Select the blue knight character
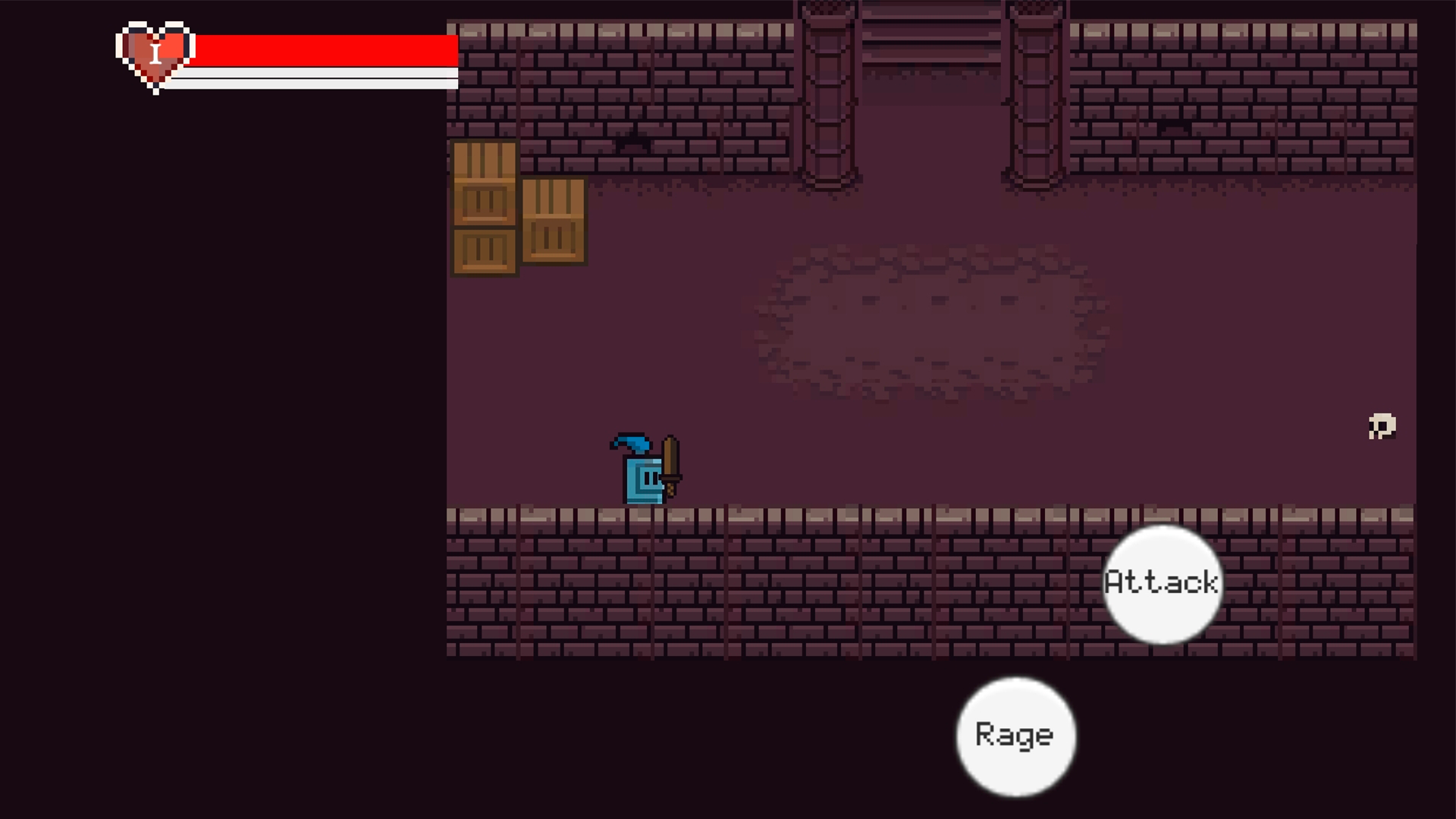This screenshot has width=1456, height=819. [x=643, y=478]
